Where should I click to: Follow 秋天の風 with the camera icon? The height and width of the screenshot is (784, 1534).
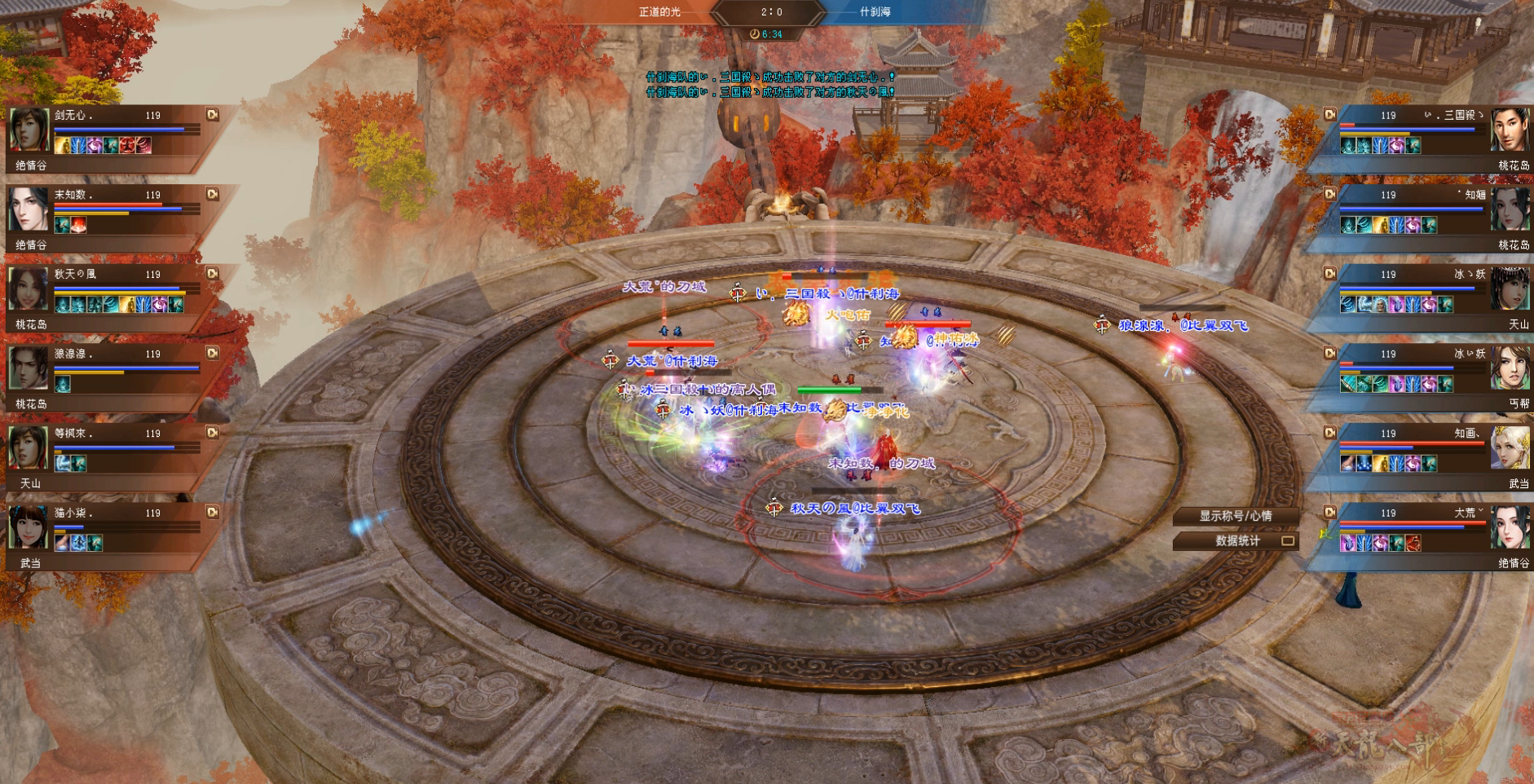213,274
